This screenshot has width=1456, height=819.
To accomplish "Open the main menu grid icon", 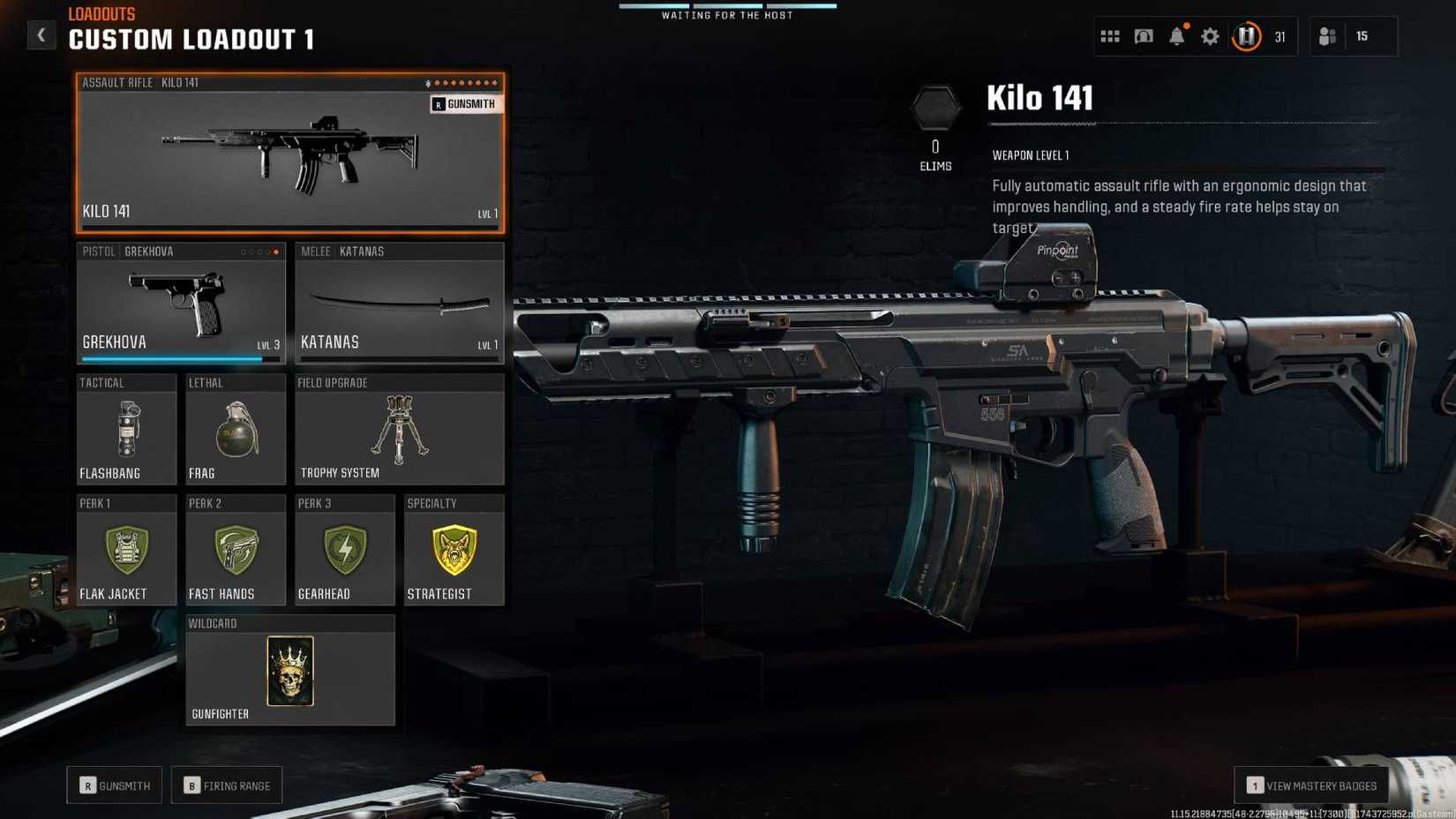I will 1109,36.
